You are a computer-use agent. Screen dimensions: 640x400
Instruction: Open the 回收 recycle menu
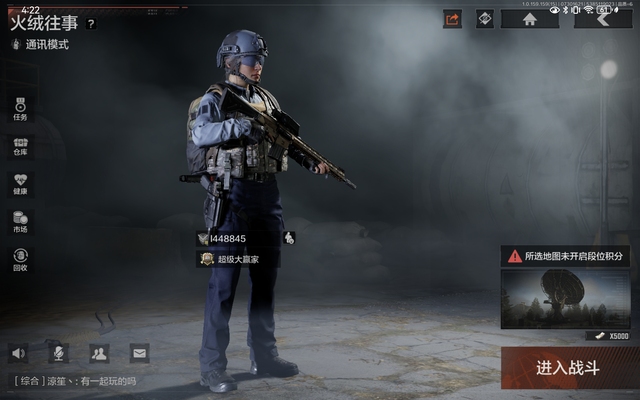pos(20,260)
